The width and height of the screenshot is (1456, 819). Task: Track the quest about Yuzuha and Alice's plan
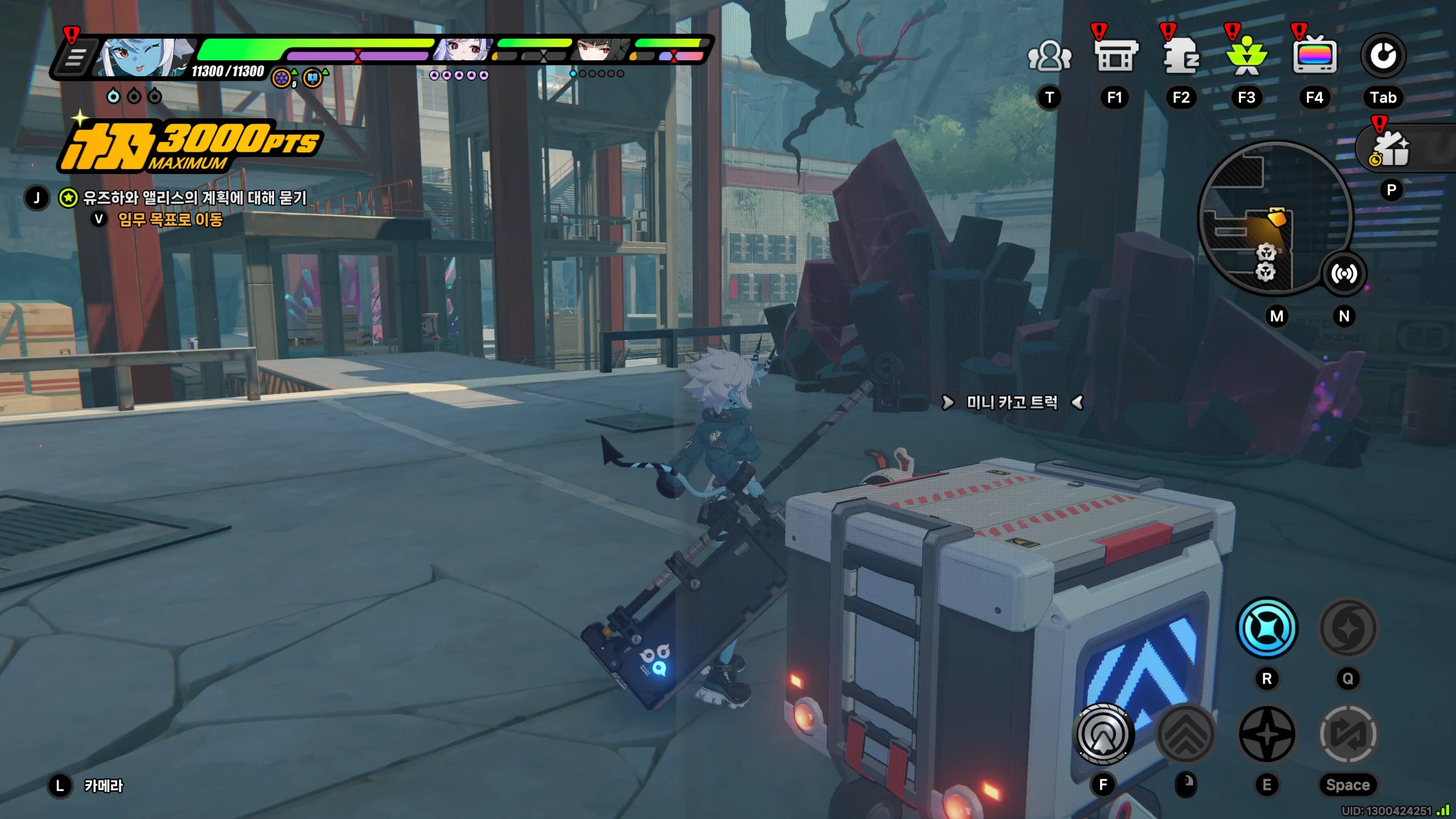point(195,198)
